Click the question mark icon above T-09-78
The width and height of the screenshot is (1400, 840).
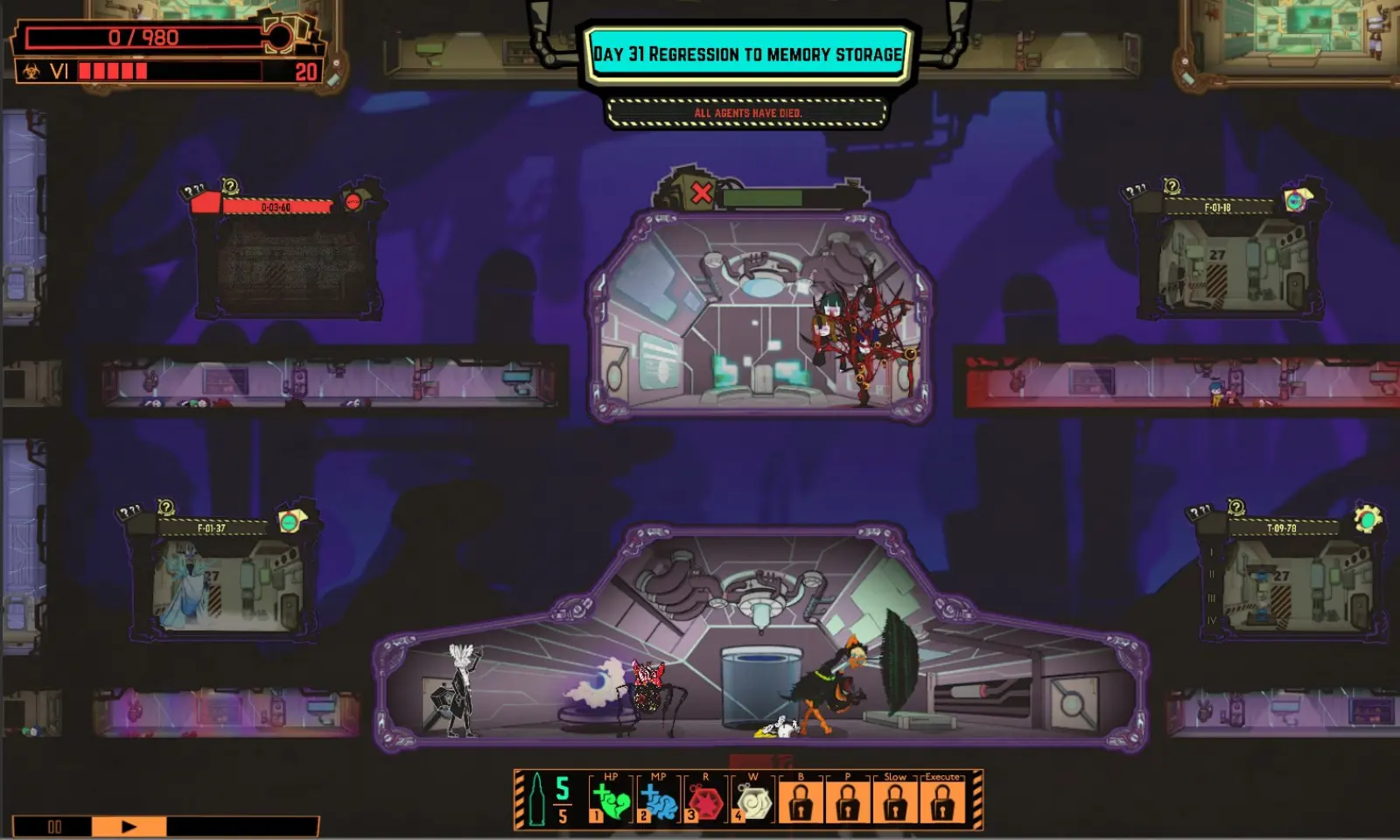(1235, 507)
